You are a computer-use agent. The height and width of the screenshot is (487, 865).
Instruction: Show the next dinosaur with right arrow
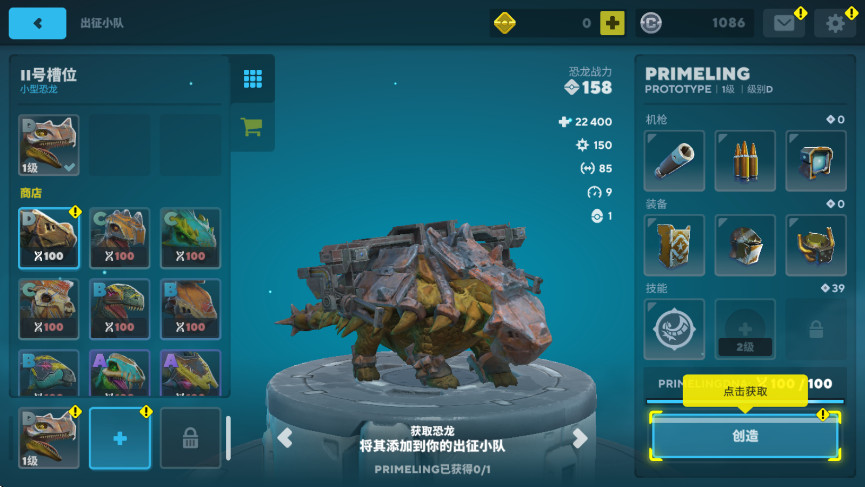pyautogui.click(x=579, y=437)
